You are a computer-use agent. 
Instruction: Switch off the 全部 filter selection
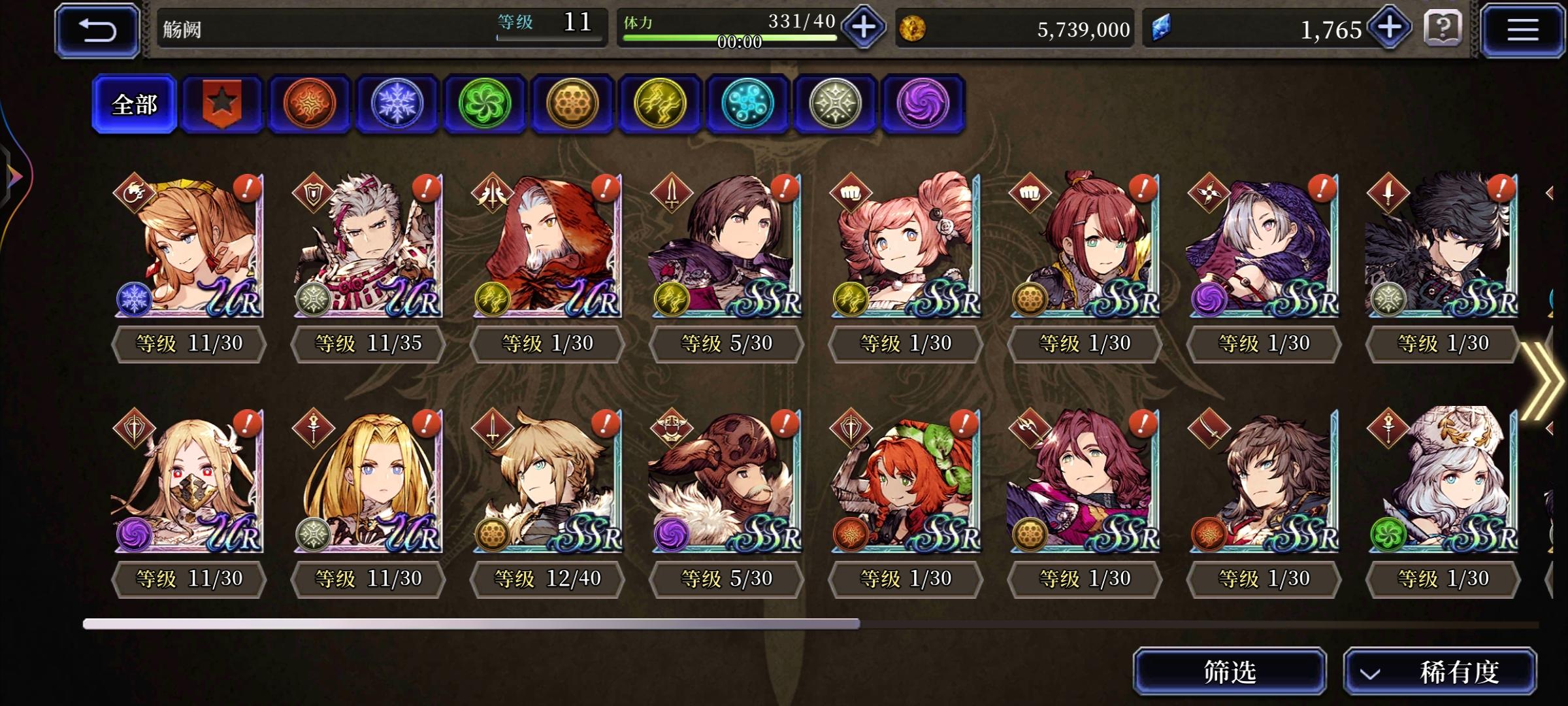coord(134,104)
